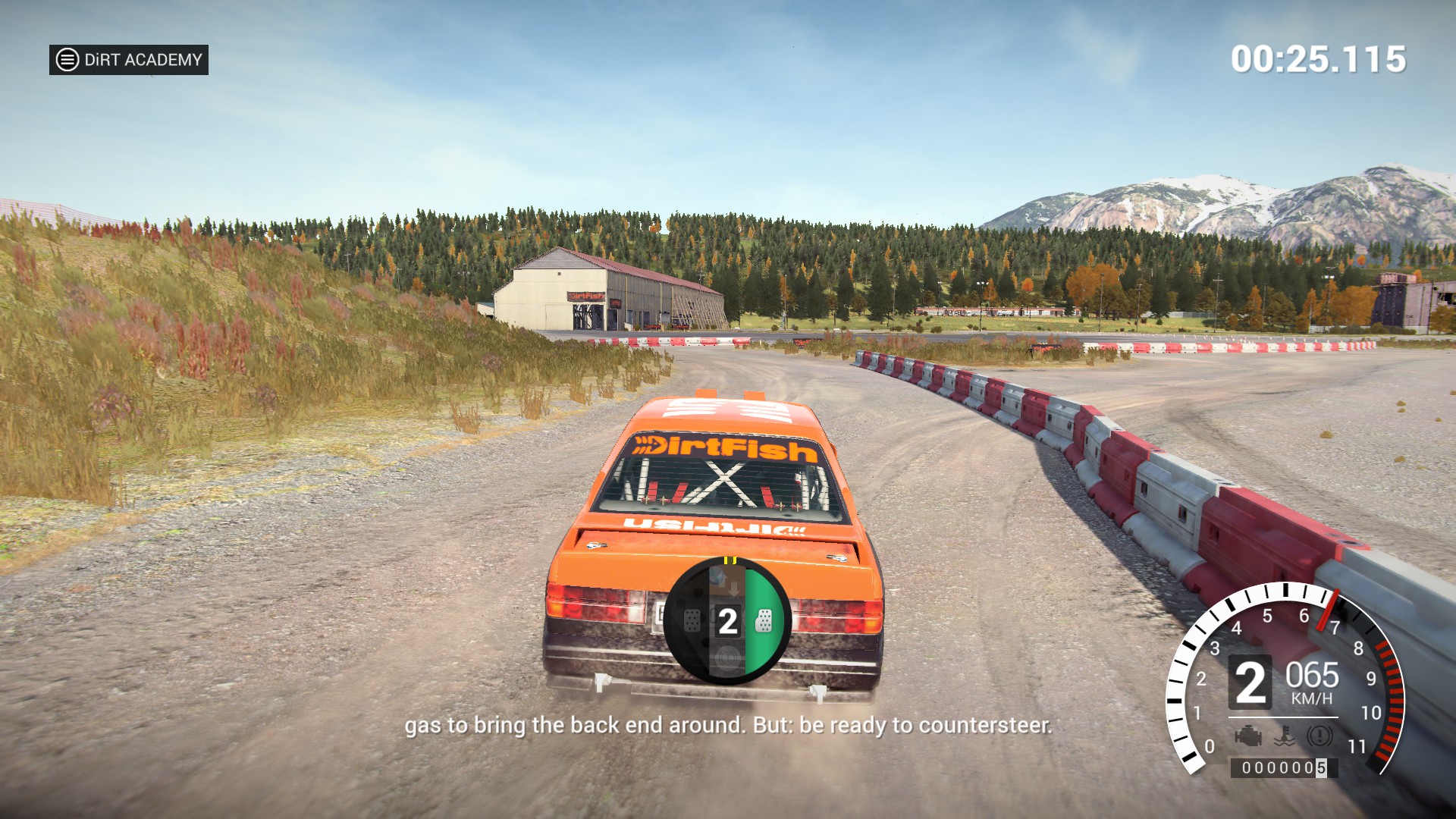Select the brake pedal icon in the telemetry overlay
Image resolution: width=1456 pixels, height=819 pixels.
(692, 620)
